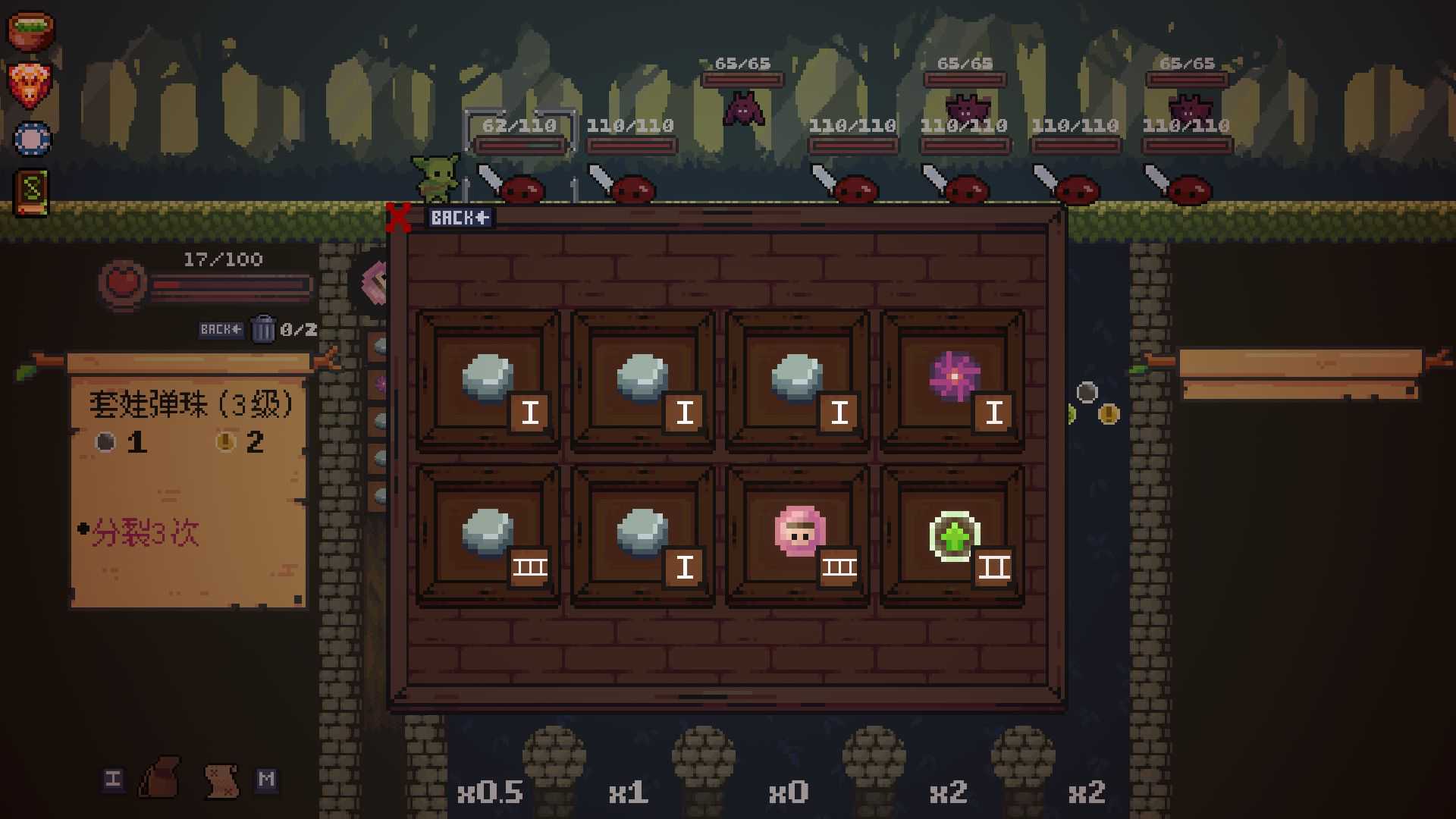Inspect the green hourglass book relic
The width and height of the screenshot is (1456, 819).
[32, 191]
